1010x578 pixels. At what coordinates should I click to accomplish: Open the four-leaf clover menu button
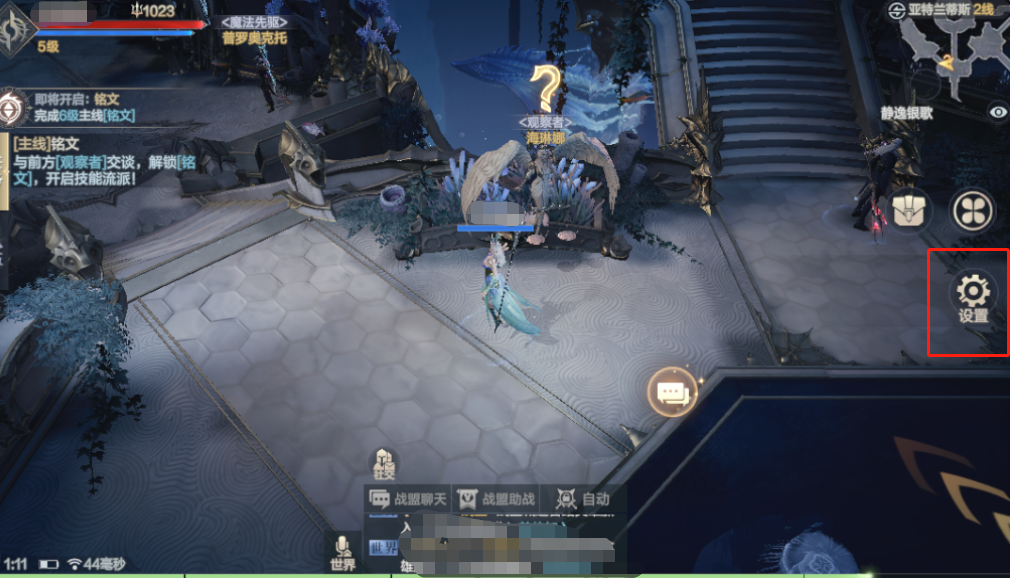click(x=971, y=210)
